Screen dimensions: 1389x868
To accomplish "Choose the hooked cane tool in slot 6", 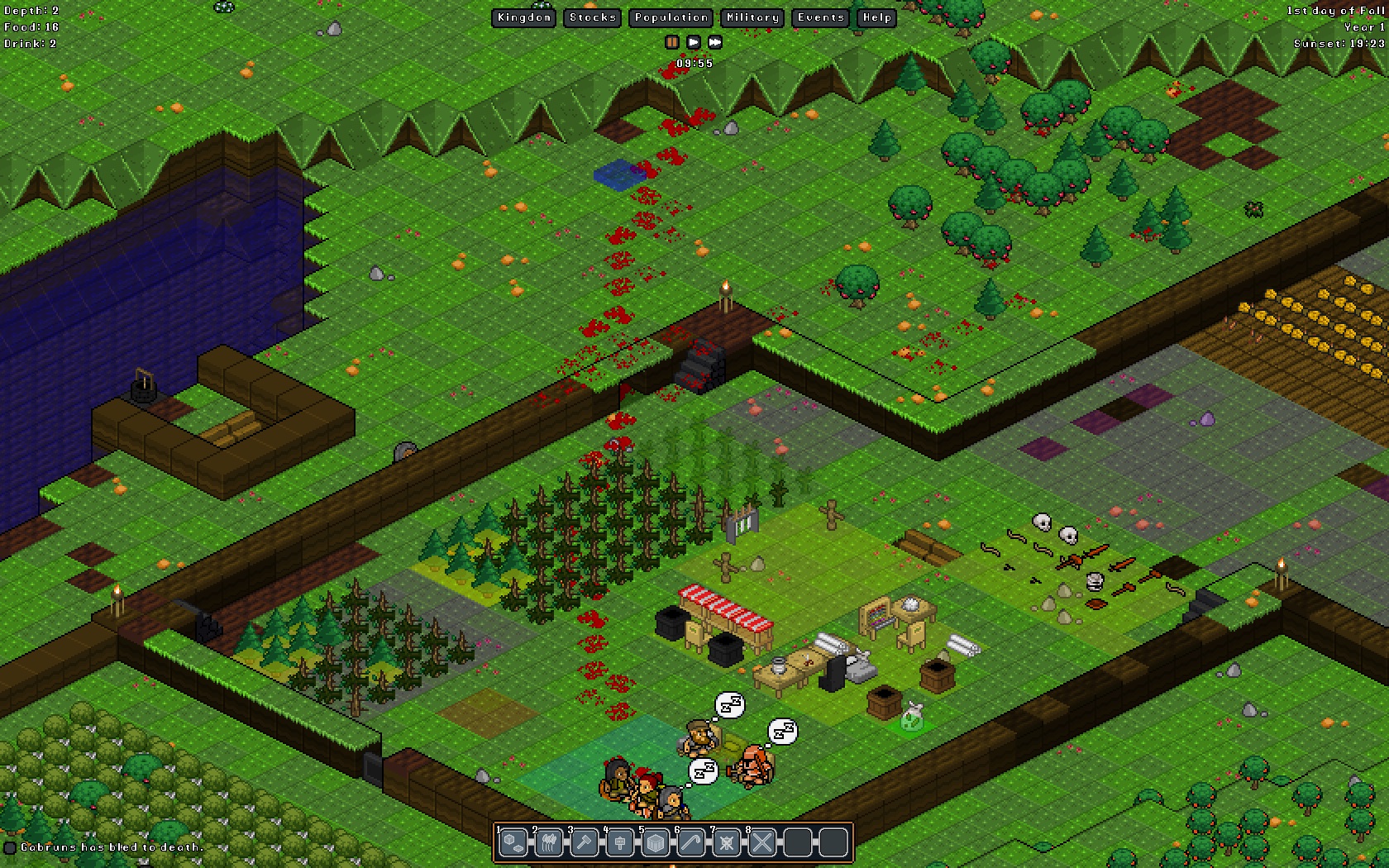I will (x=691, y=843).
